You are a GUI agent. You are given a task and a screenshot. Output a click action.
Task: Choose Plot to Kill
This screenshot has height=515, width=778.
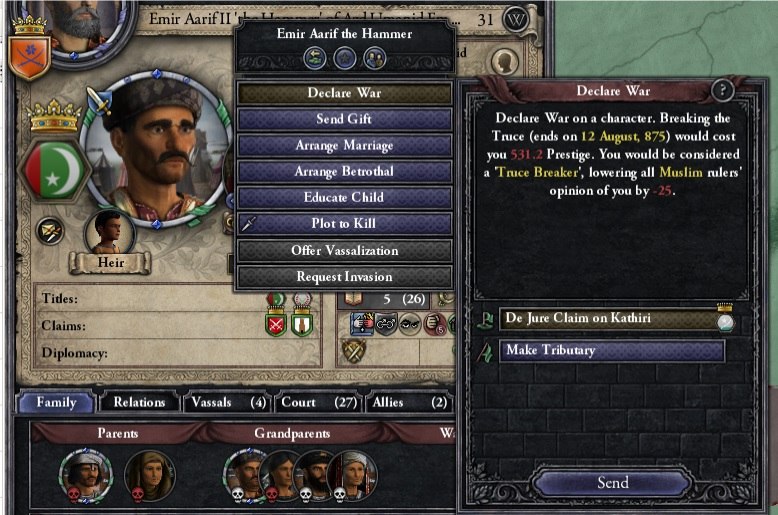click(343, 223)
